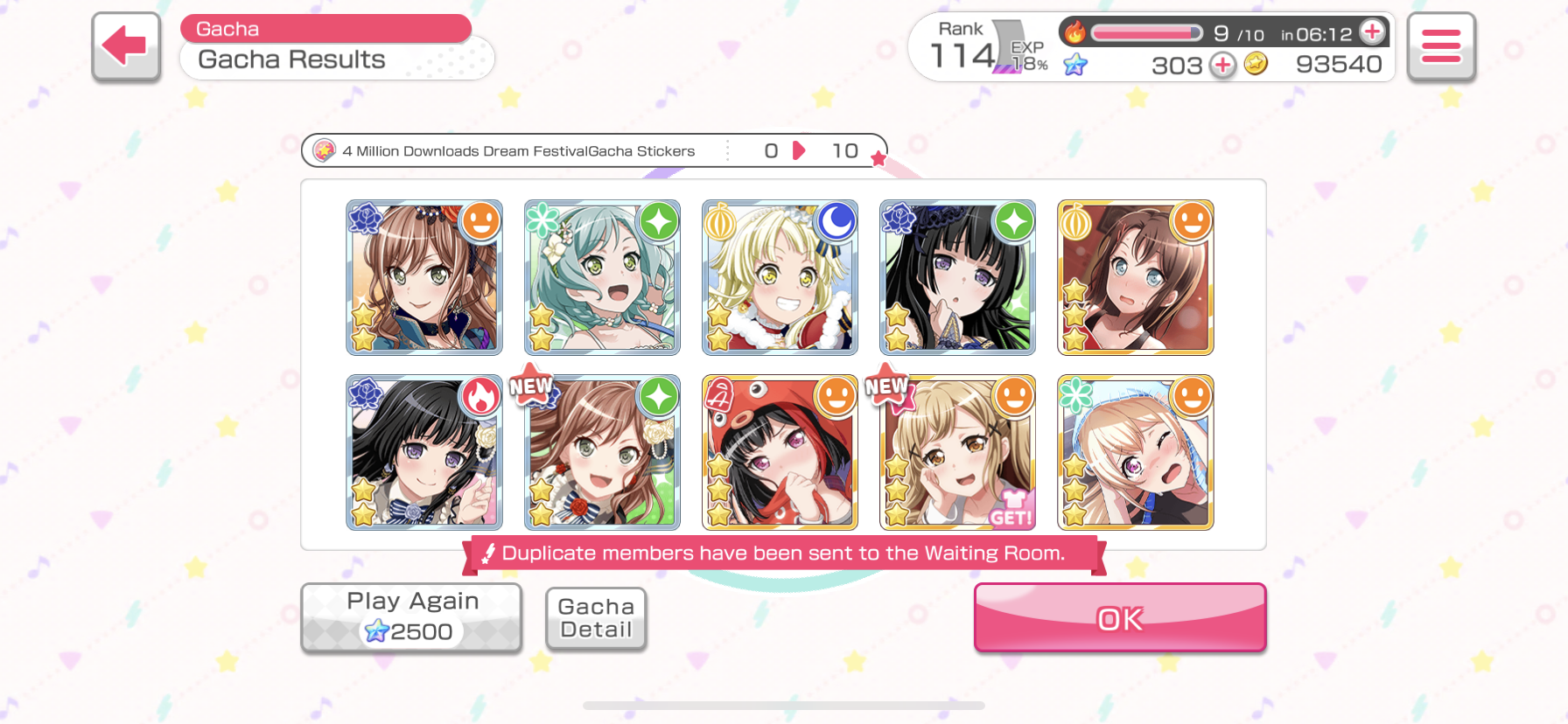Choose the blonde girl in Santa outfit card
Screen dimensions: 1568x724
(780, 277)
